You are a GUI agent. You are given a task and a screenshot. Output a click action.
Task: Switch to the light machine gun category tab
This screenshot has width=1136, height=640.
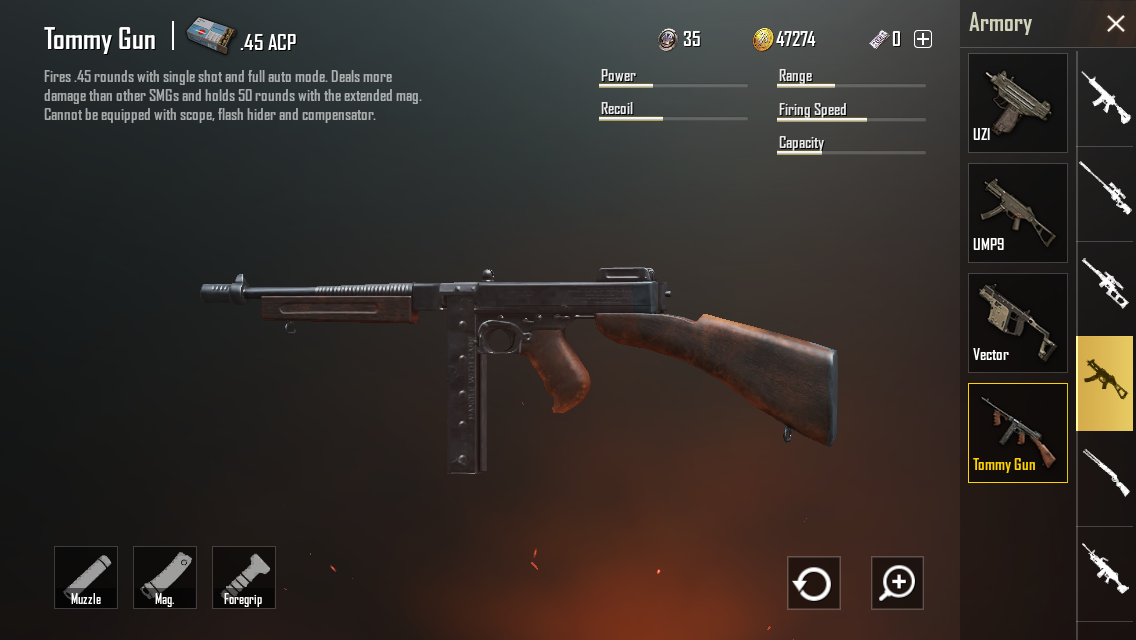pyautogui.click(x=1105, y=568)
